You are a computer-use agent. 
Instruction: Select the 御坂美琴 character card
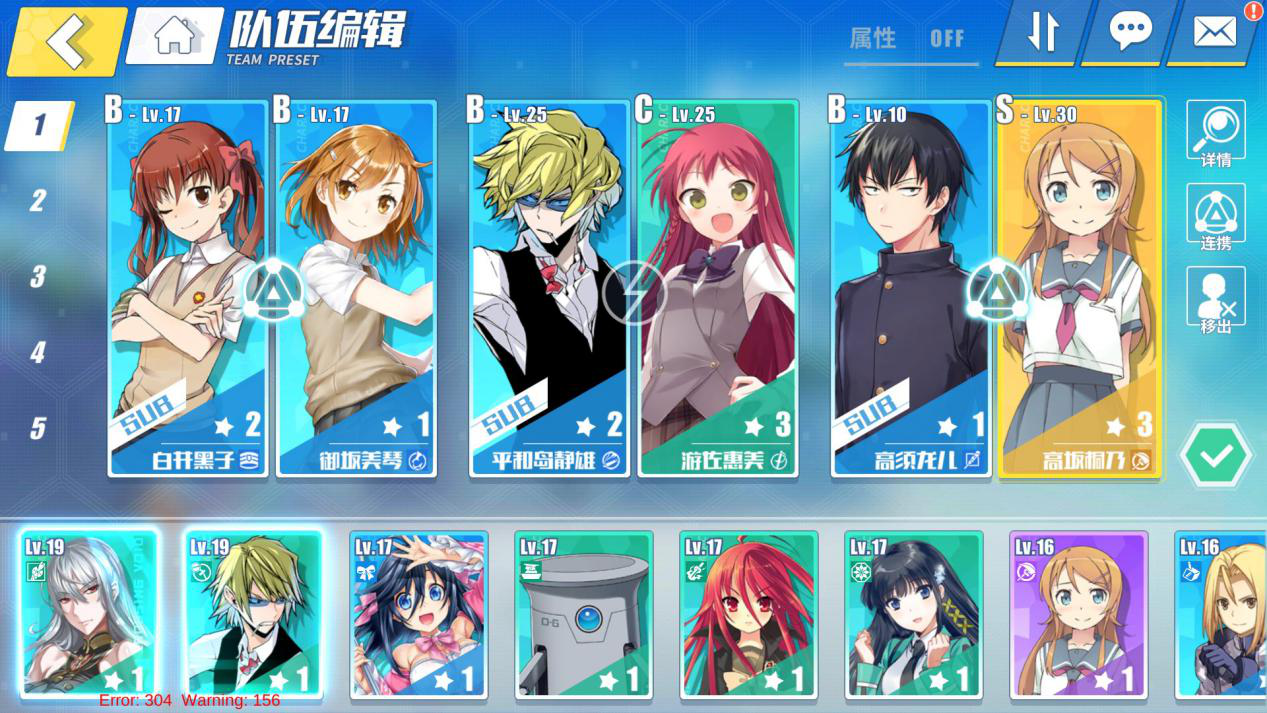356,290
